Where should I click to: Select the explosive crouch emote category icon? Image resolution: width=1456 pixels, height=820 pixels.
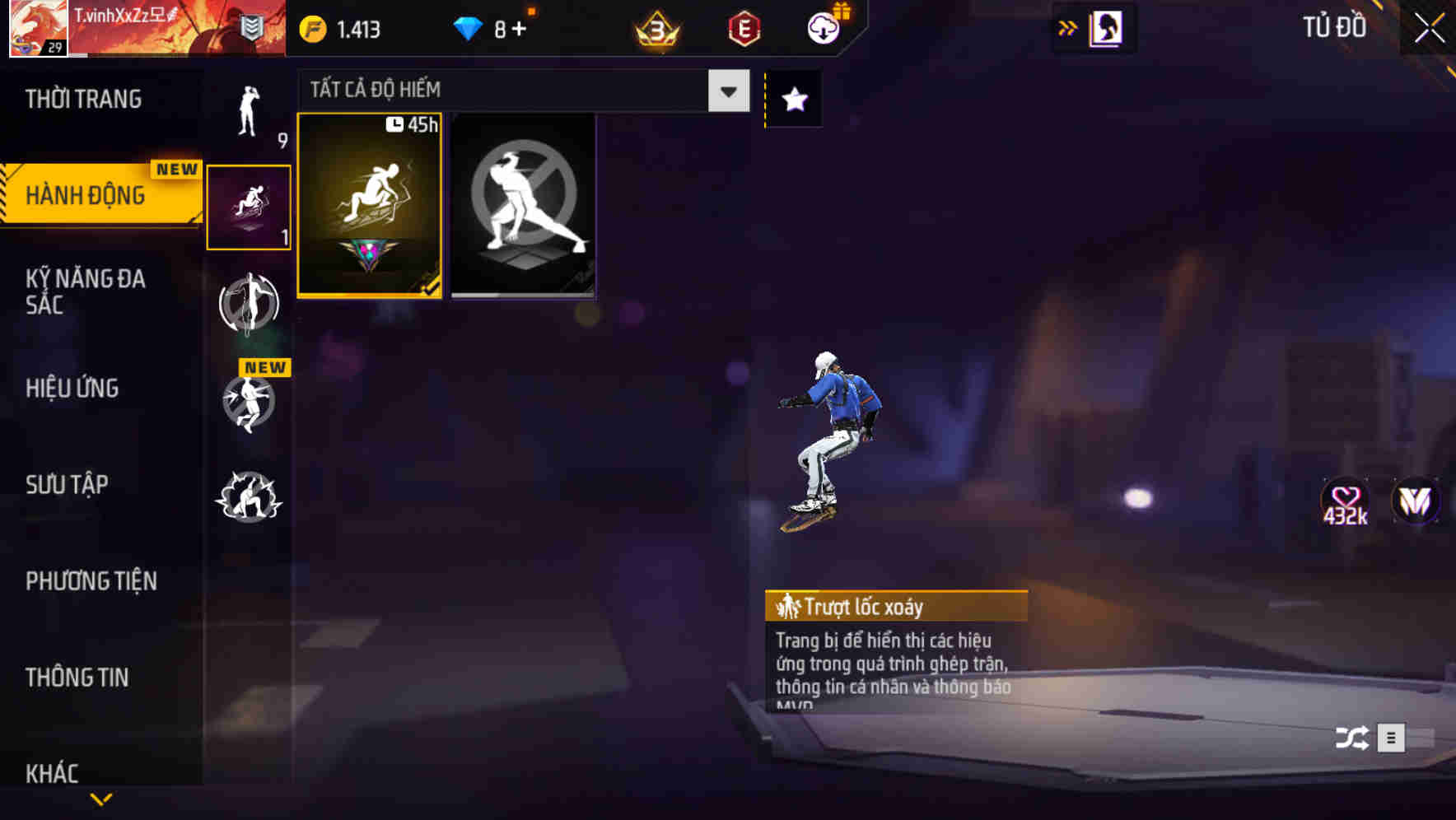tap(250, 494)
